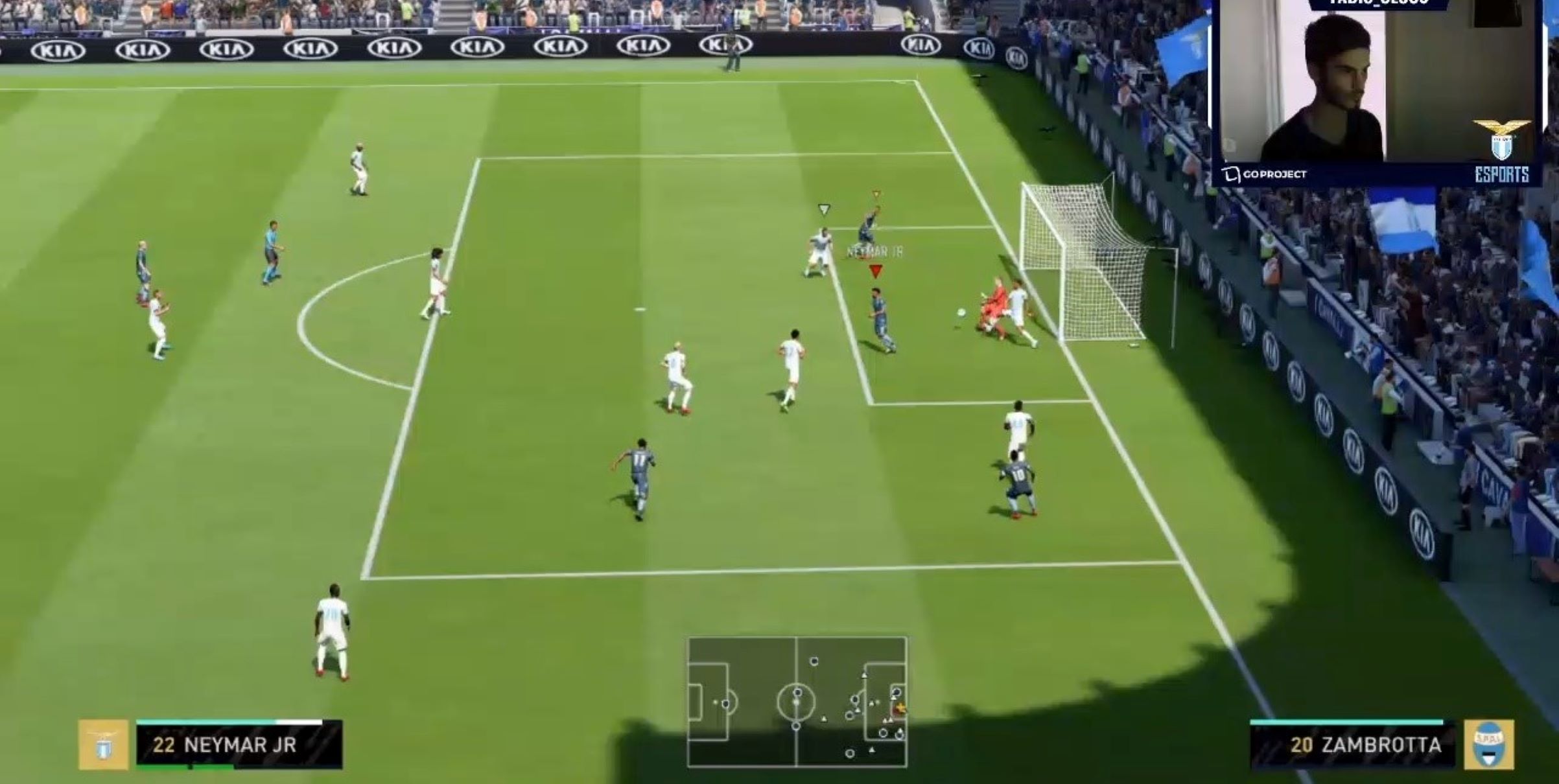This screenshot has width=1559, height=784.
Task: Click the Lazio Esports eagle logo
Action: click(1501, 141)
